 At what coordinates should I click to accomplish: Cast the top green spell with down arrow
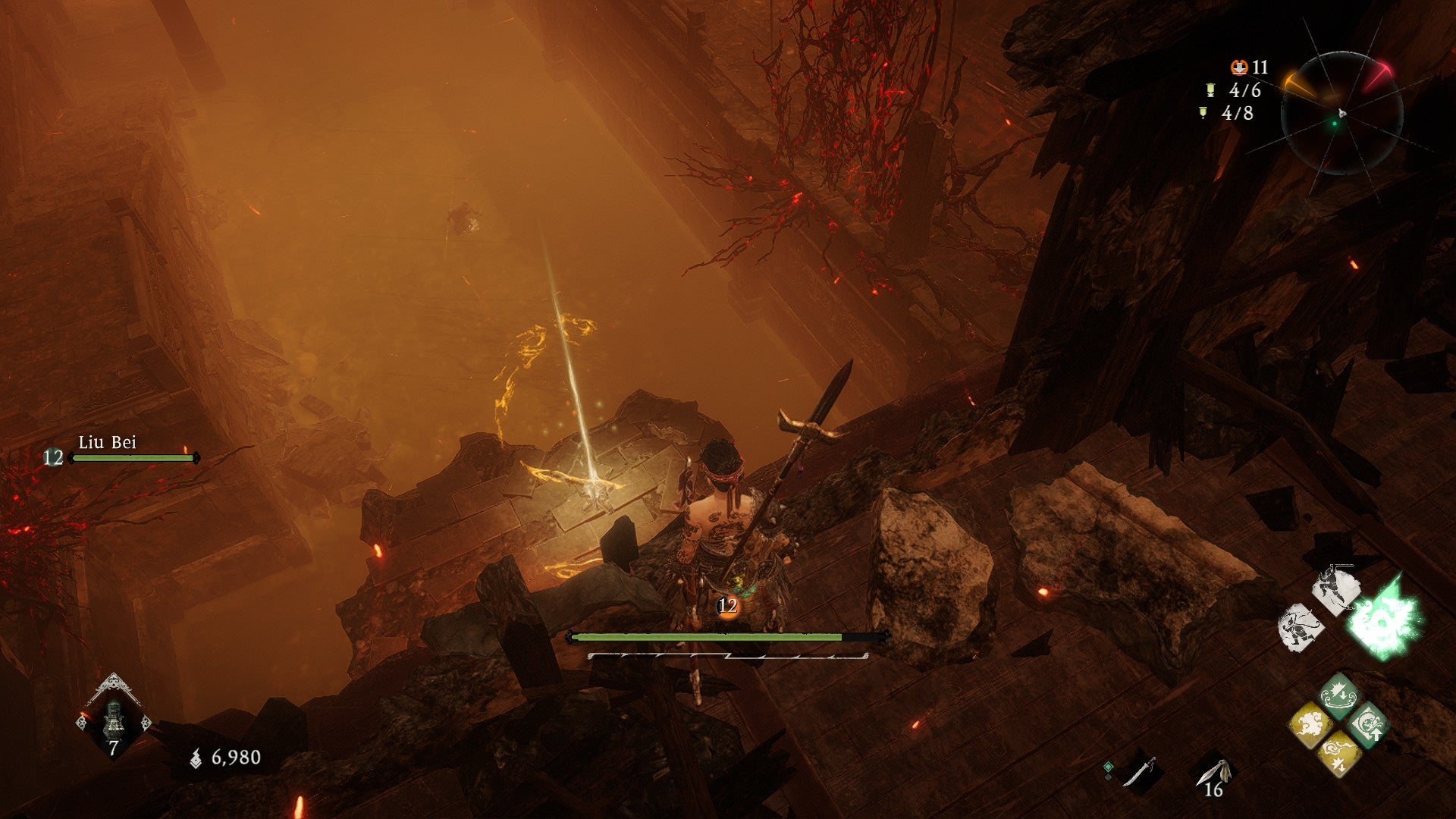(x=1338, y=695)
